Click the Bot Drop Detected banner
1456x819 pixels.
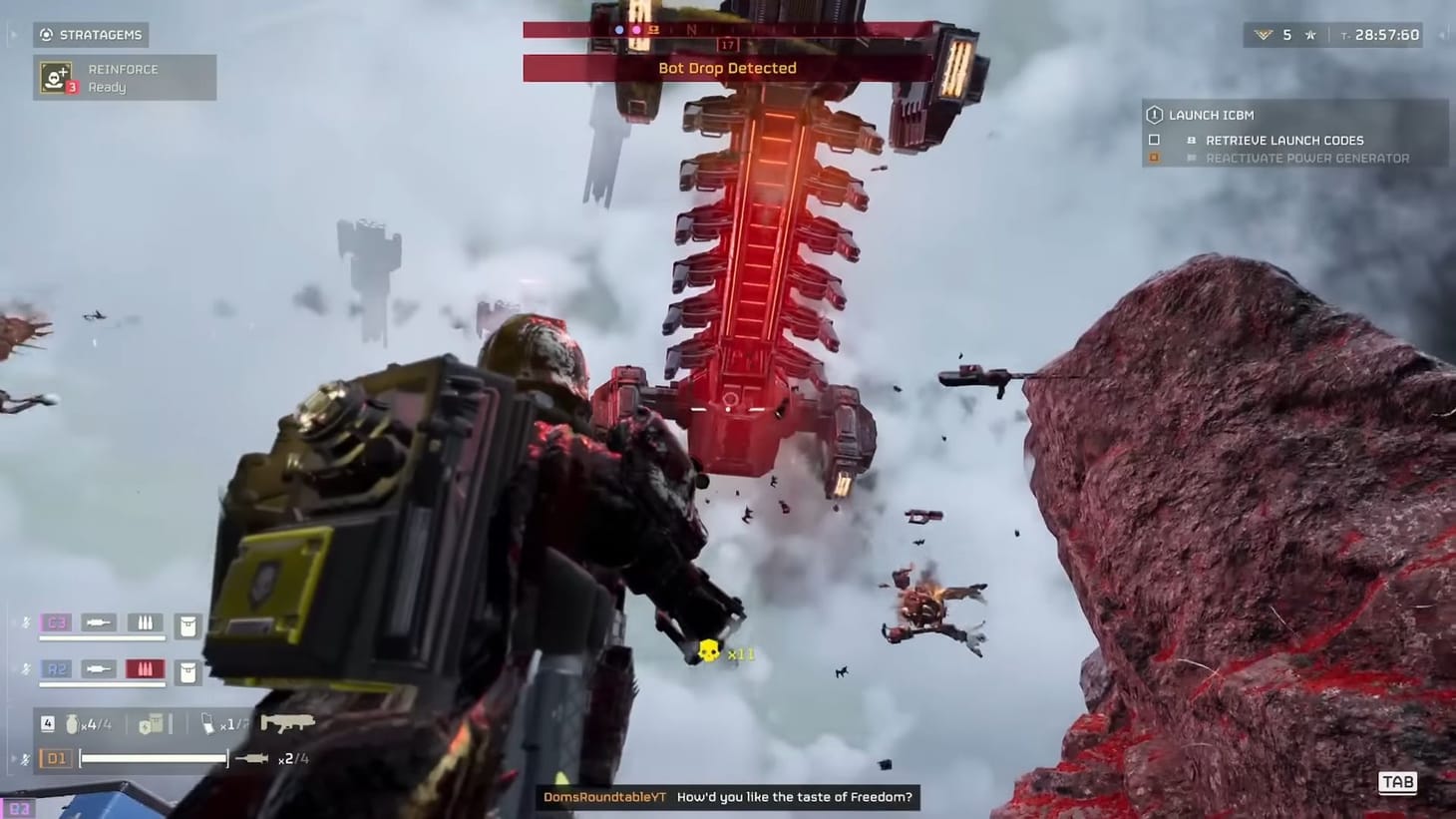coord(728,68)
